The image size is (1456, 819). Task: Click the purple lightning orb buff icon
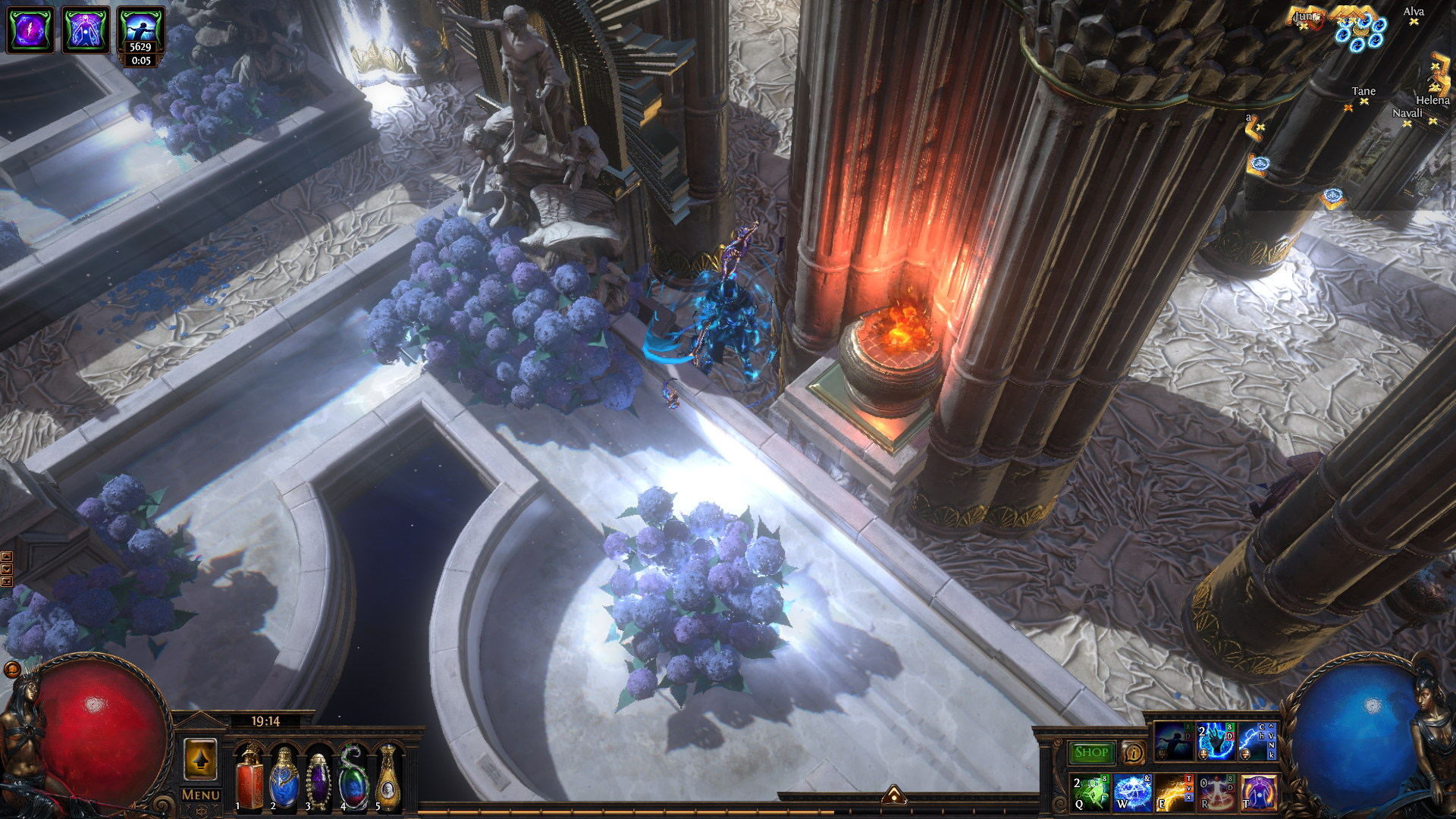30,30
